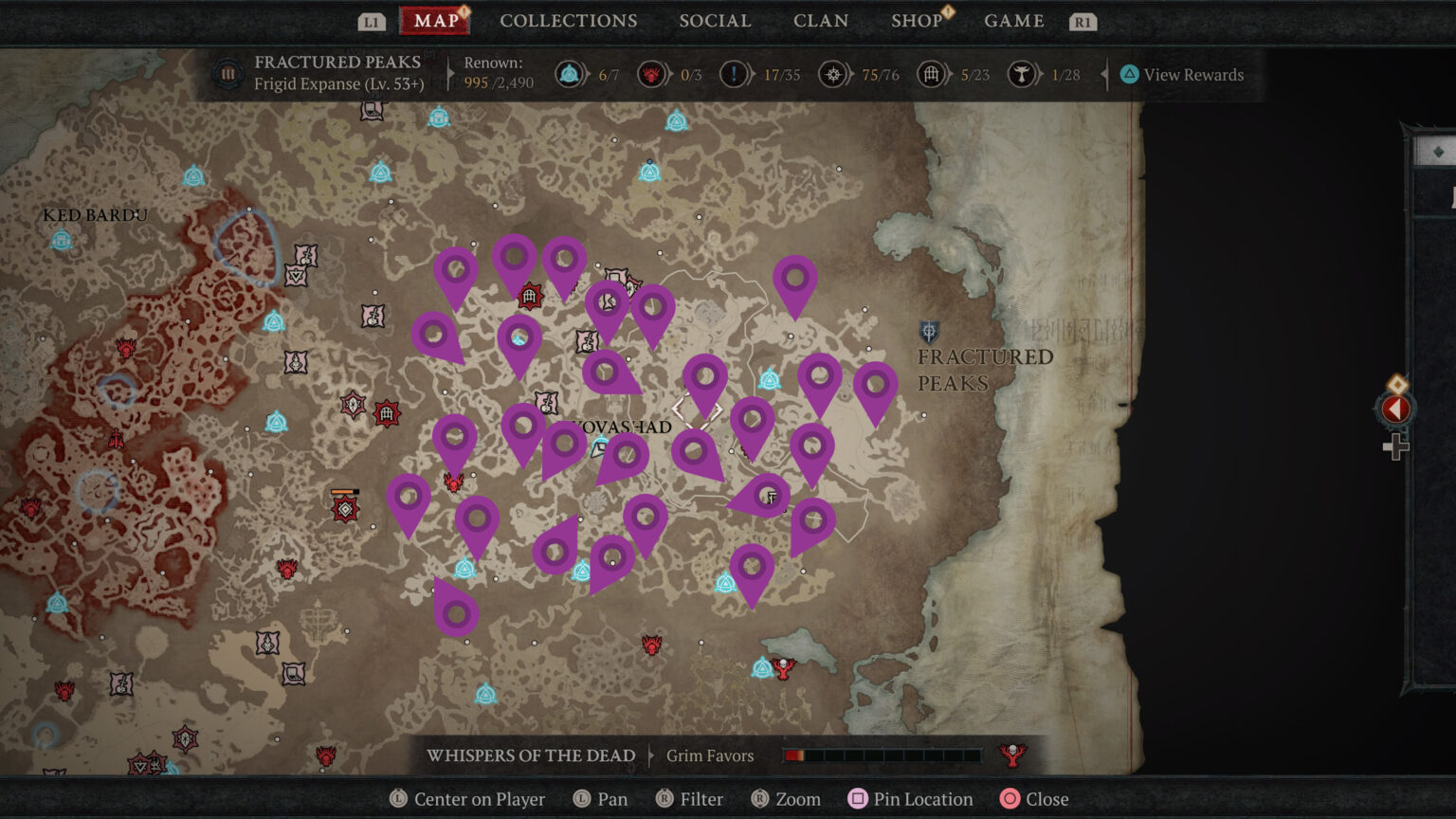
Task: Open the Social tab
Action: tap(715, 20)
